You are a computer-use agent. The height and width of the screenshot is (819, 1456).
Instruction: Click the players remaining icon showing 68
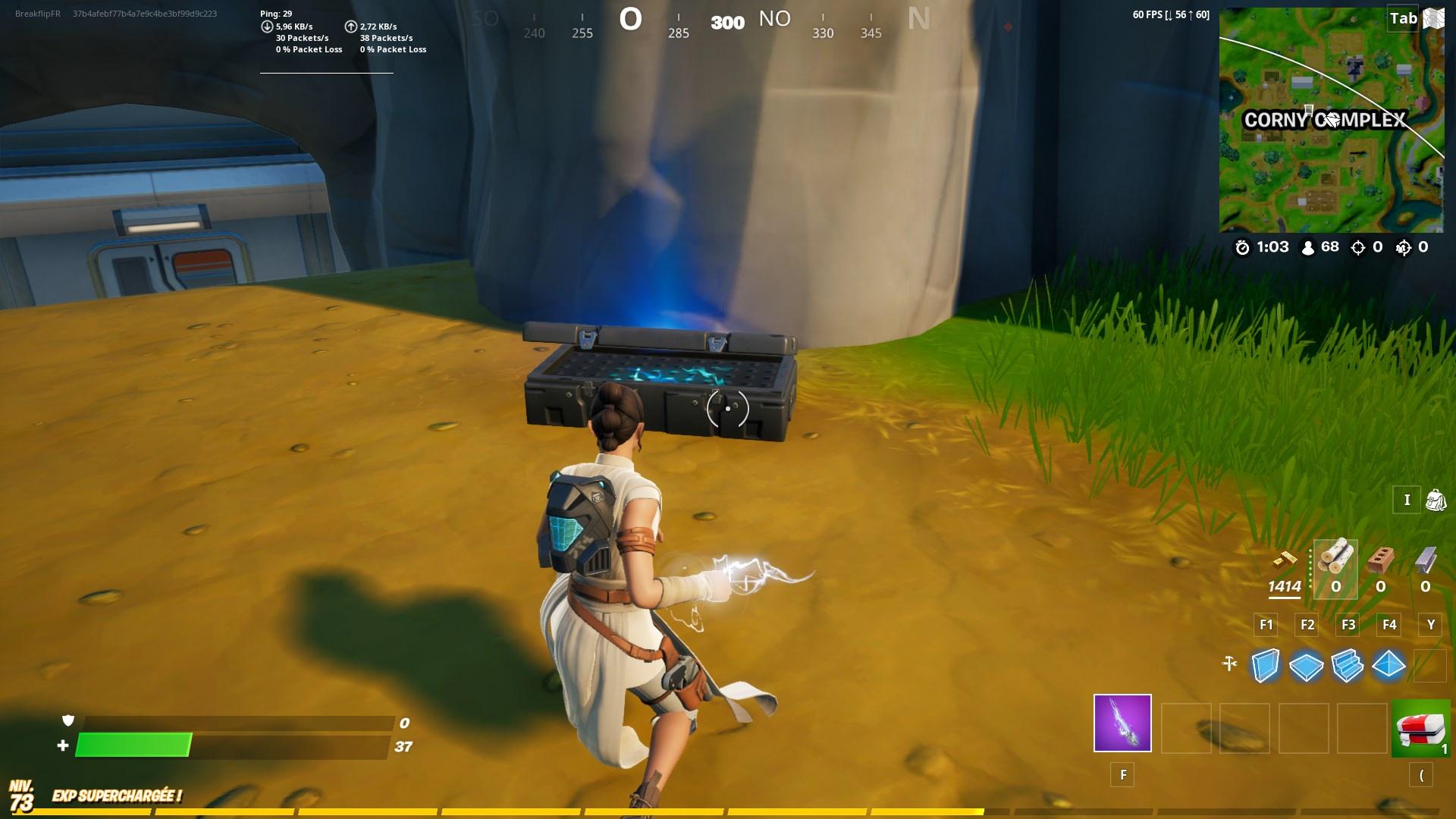coord(1306,246)
